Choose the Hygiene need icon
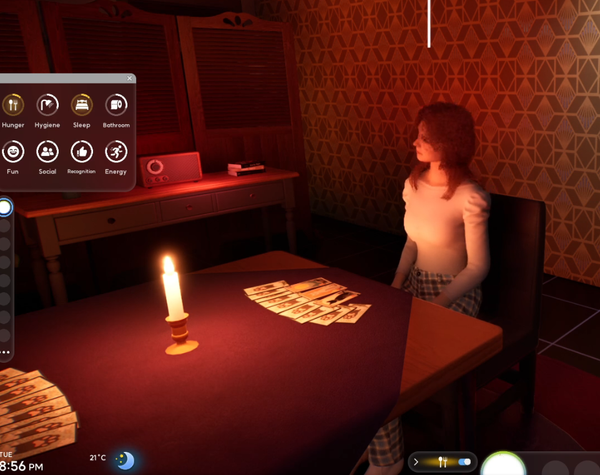600x475 pixels. [x=47, y=104]
